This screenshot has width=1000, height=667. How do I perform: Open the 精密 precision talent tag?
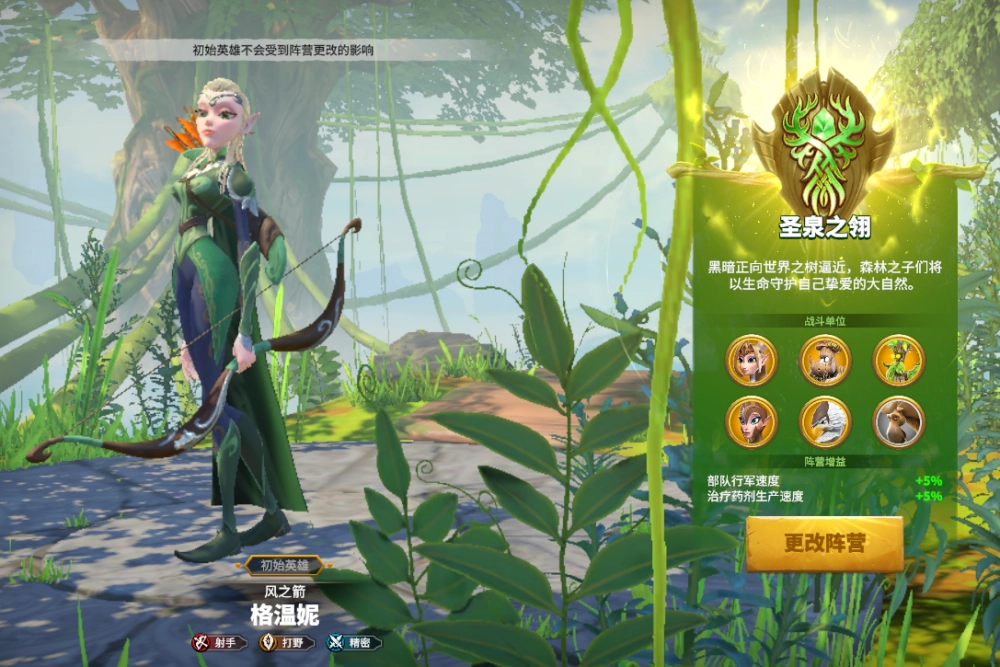coord(354,643)
